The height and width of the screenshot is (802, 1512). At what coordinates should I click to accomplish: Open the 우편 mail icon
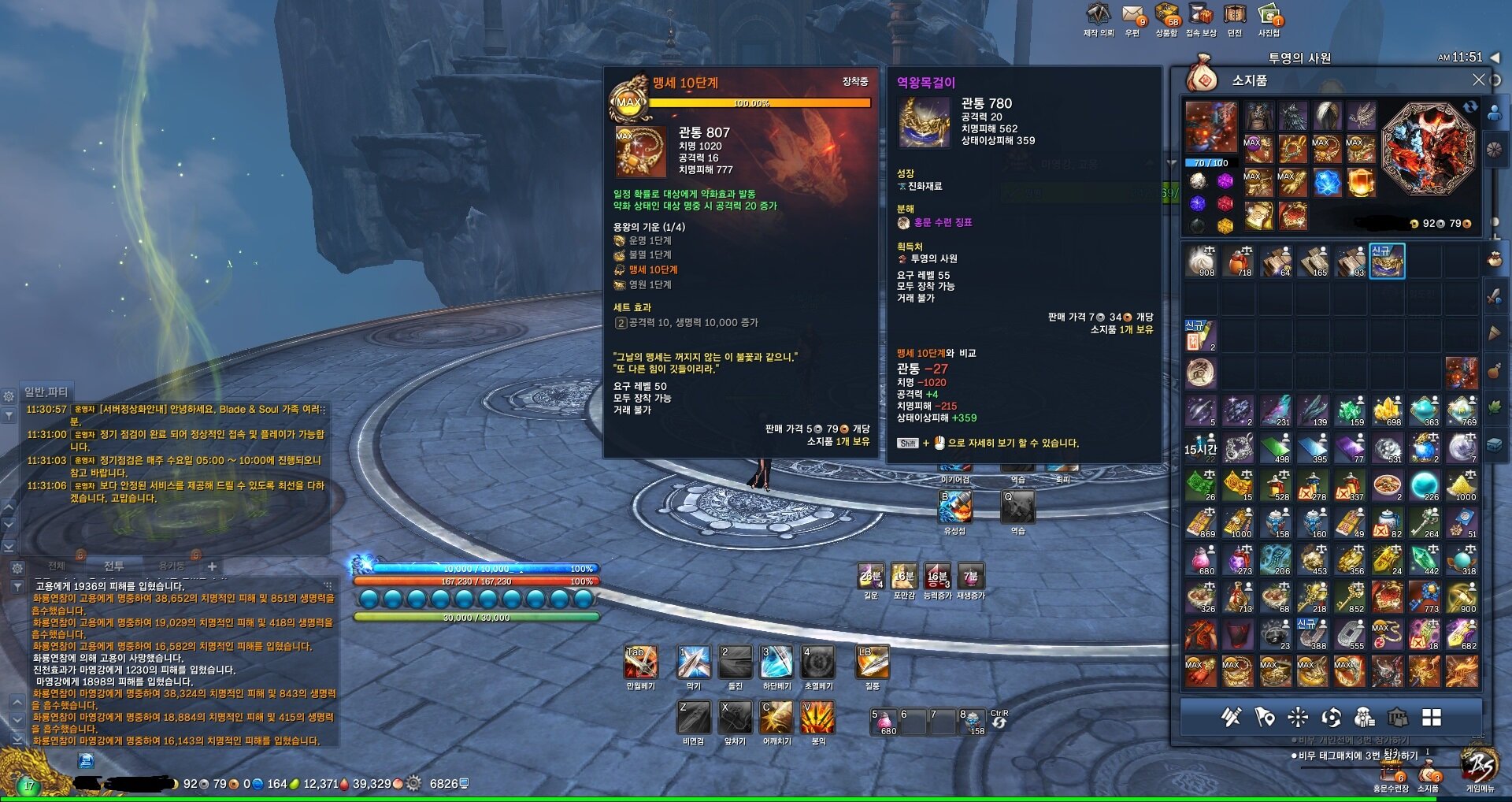tap(1132, 17)
